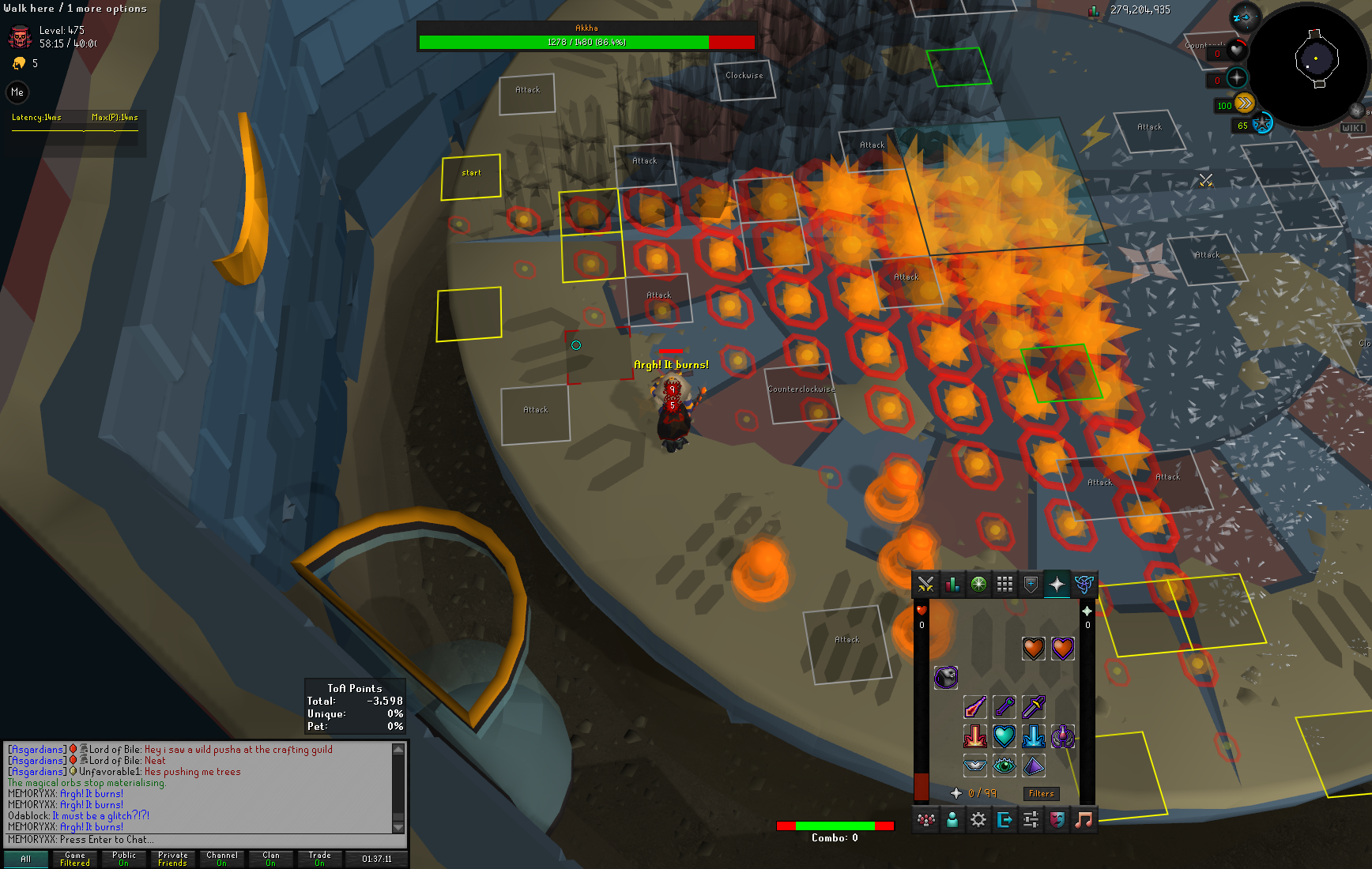Image resolution: width=1372 pixels, height=869 pixels.
Task: Open the WIKI lookup button
Action: pos(1351,128)
